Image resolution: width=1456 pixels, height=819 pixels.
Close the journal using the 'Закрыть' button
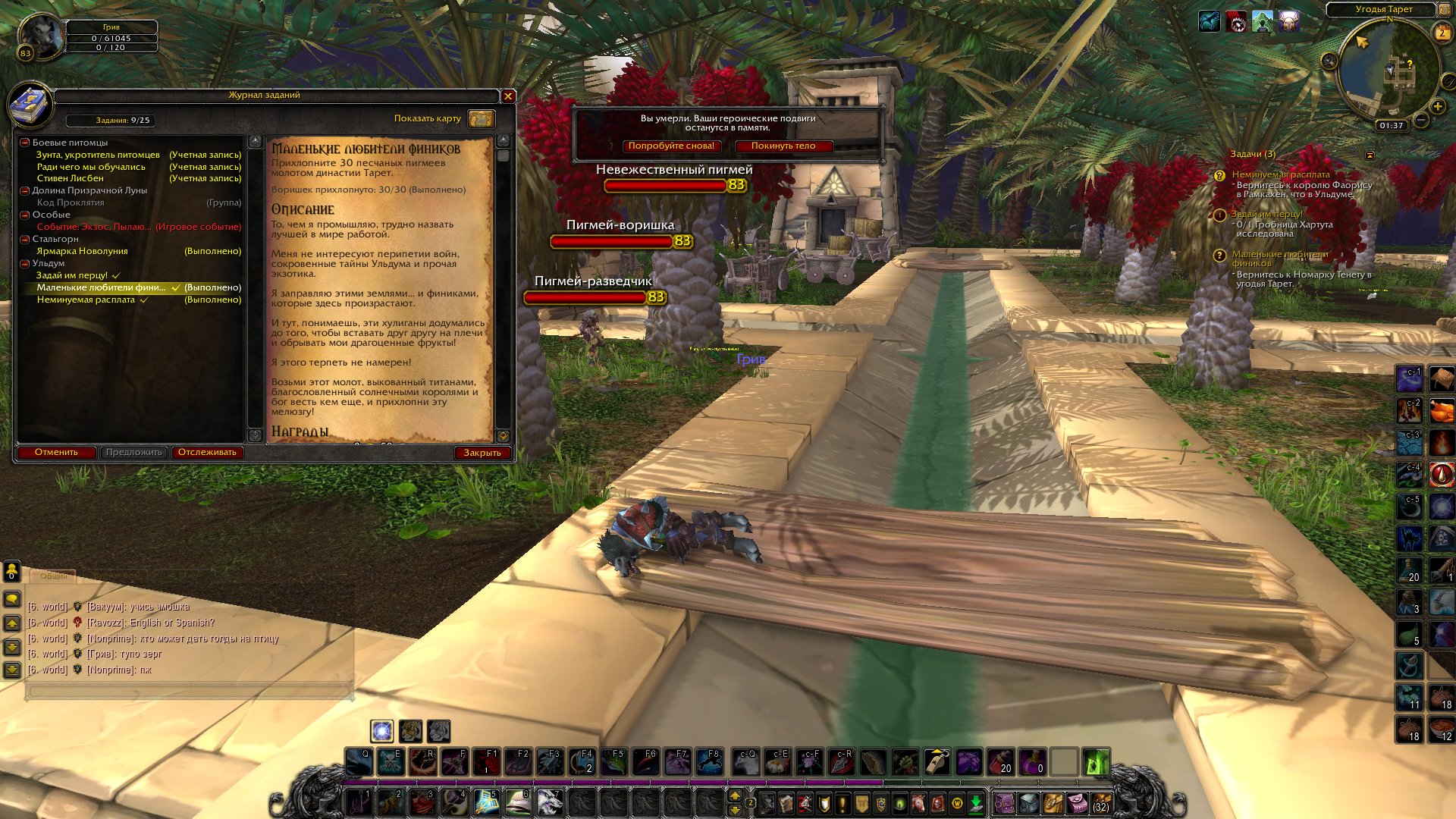point(482,453)
